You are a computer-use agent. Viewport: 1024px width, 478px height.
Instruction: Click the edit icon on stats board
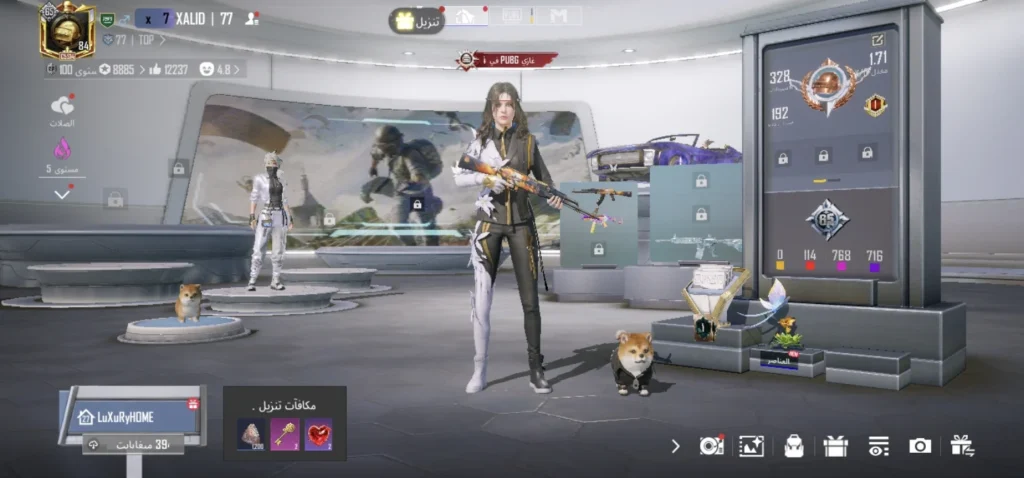pyautogui.click(x=878, y=40)
